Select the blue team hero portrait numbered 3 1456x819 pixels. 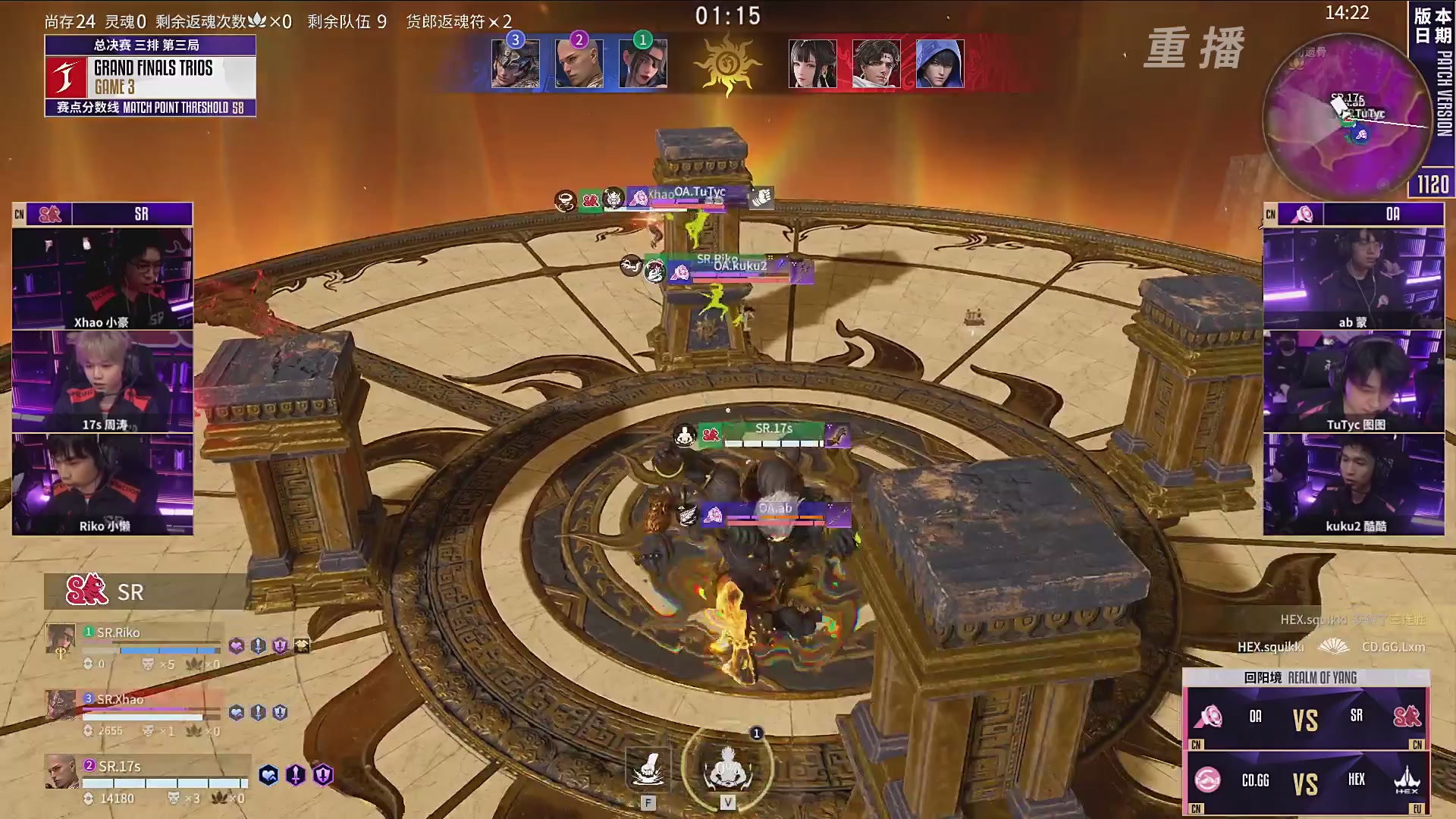tap(516, 64)
